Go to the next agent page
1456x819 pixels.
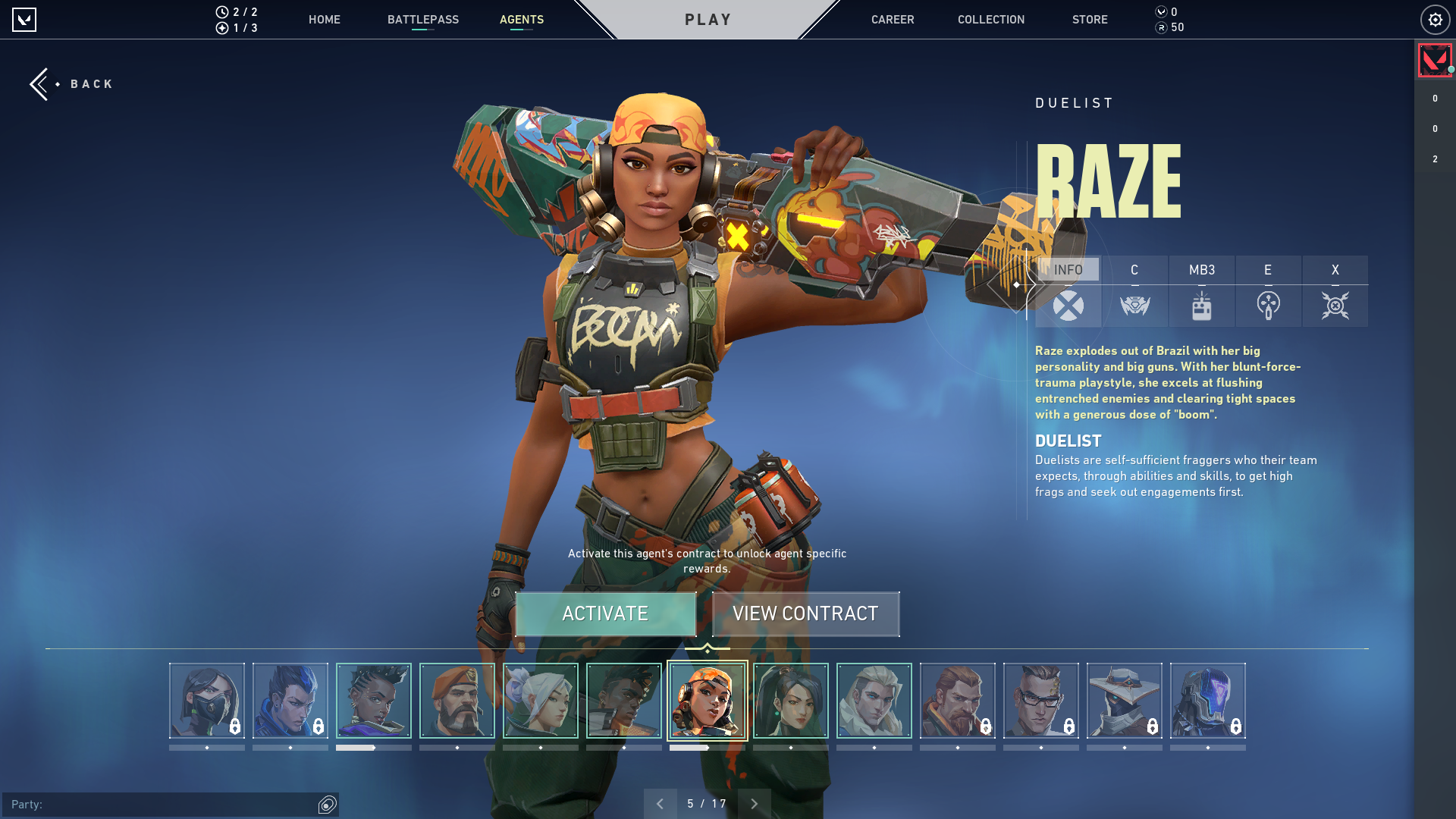point(754,803)
